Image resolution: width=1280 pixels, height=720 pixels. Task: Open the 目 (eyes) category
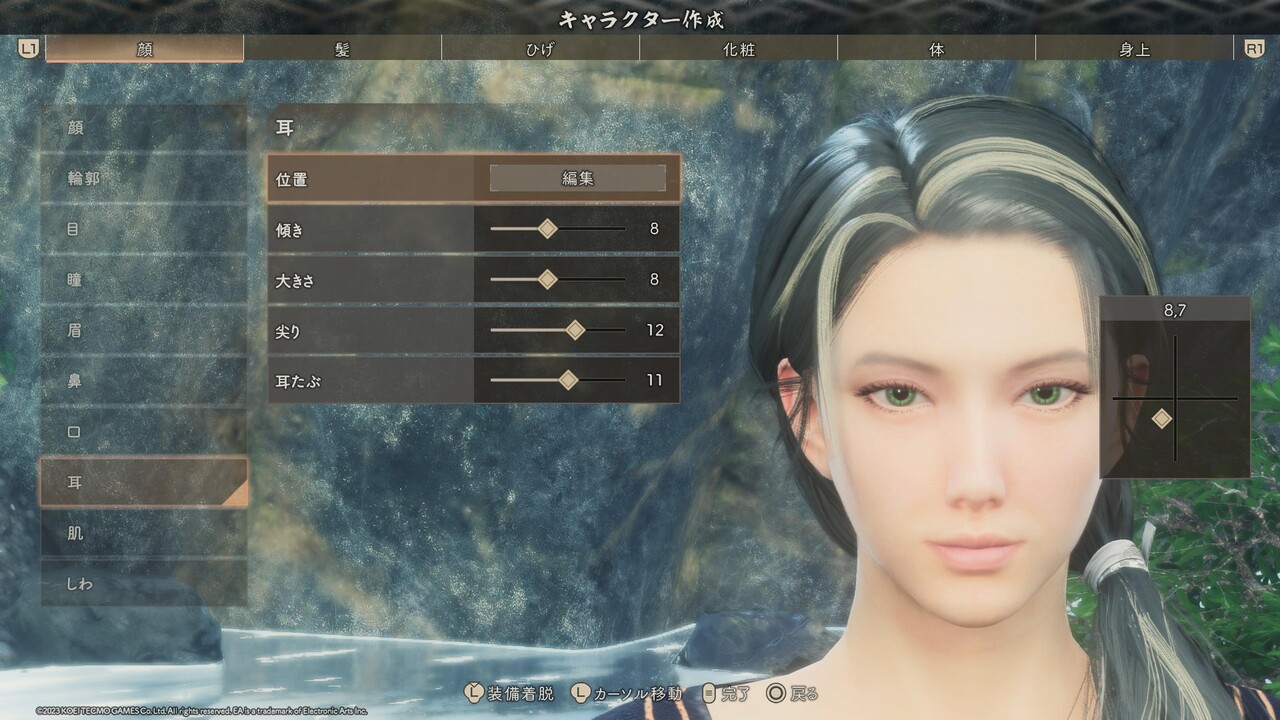(x=143, y=229)
